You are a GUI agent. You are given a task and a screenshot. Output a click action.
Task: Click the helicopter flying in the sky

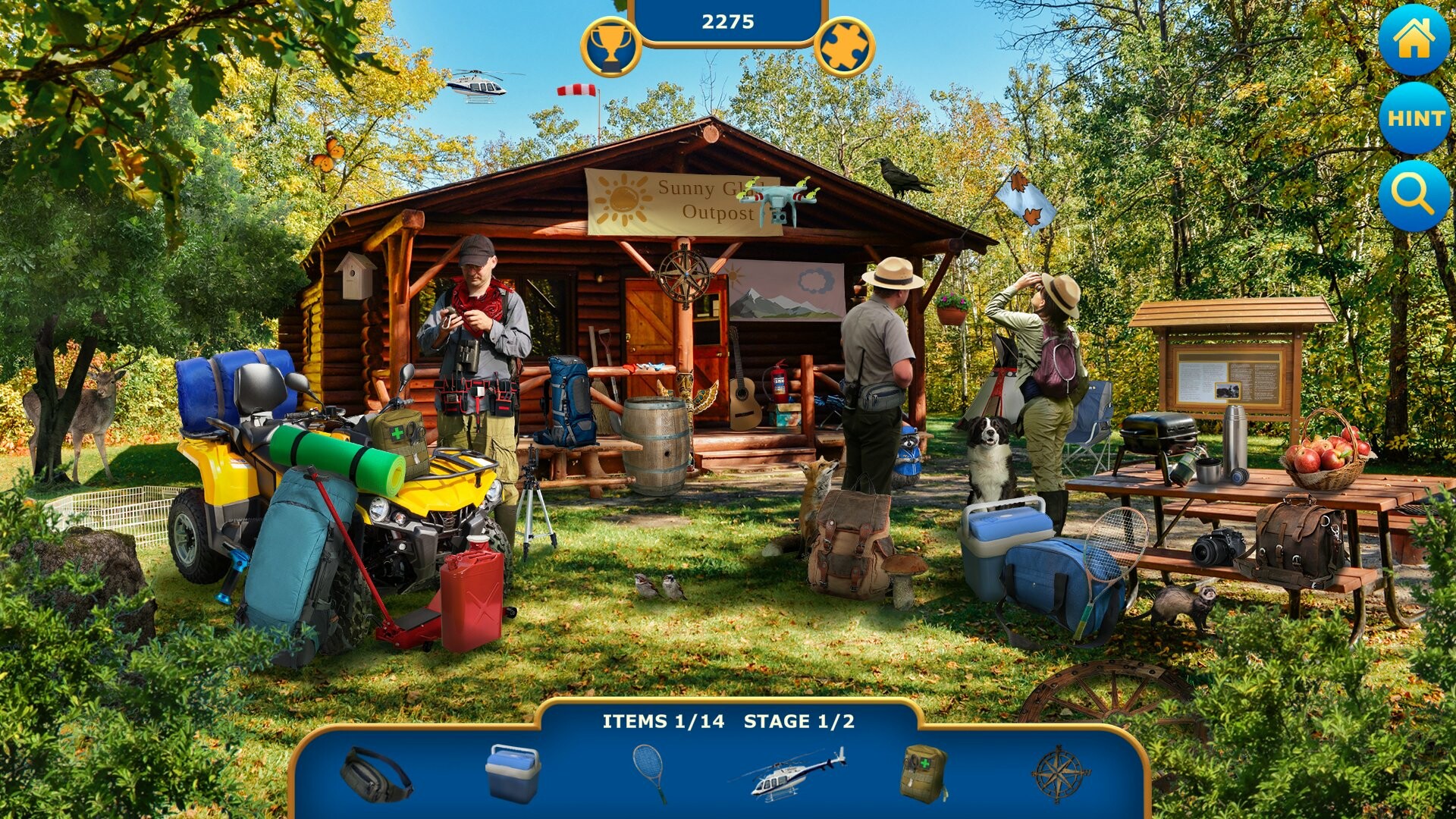pyautogui.click(x=478, y=85)
